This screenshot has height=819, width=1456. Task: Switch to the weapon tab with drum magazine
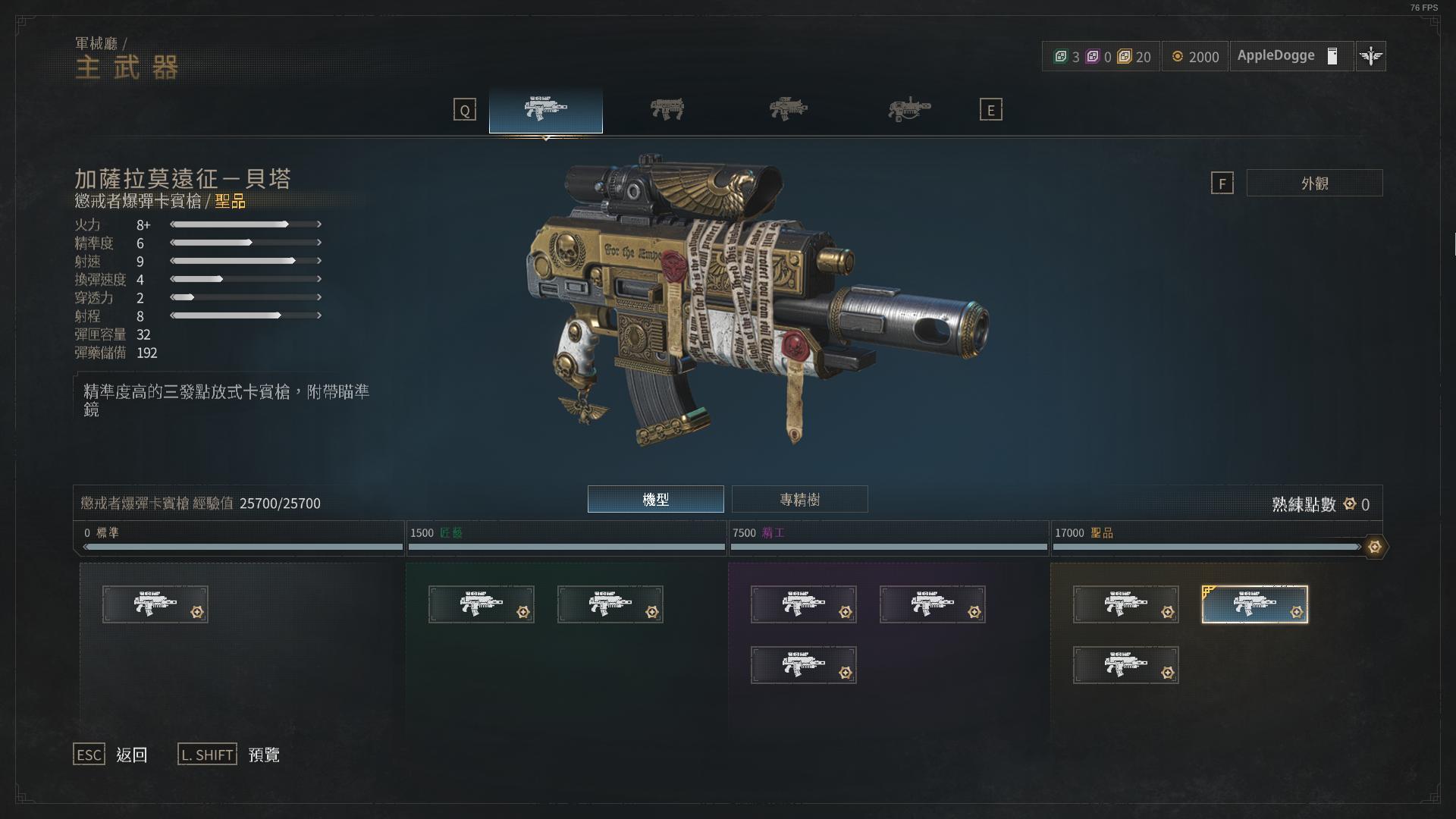pyautogui.click(x=908, y=110)
